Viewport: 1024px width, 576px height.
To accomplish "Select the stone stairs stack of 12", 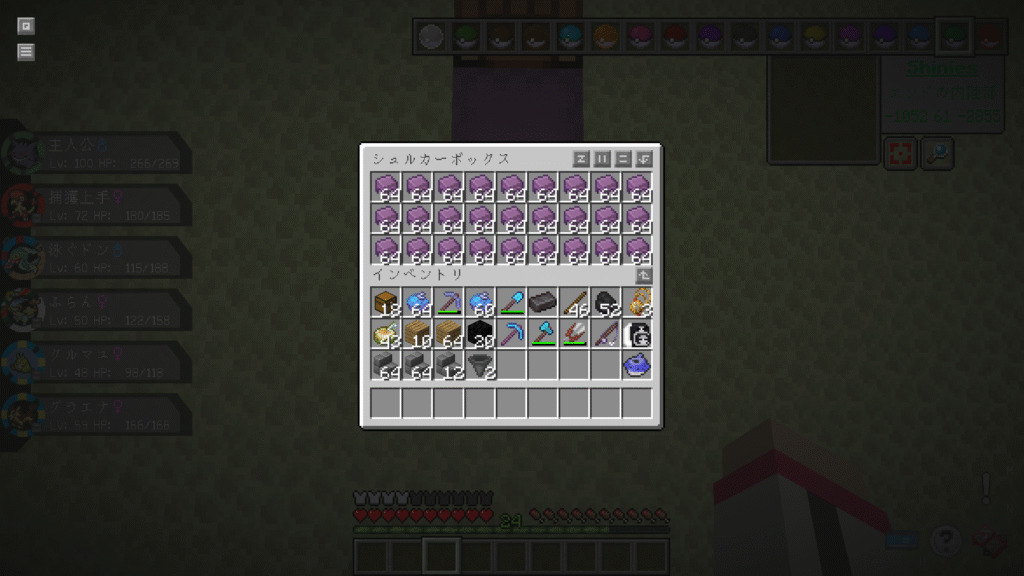I will click(x=449, y=365).
